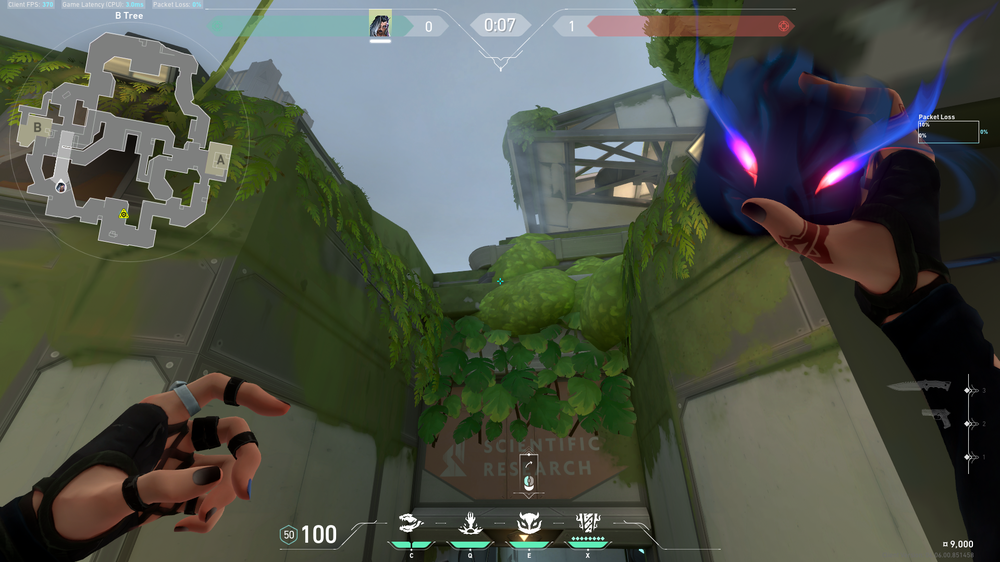Select the Dismiss mask ability icon
This screenshot has height=562, width=1000.
click(x=528, y=522)
